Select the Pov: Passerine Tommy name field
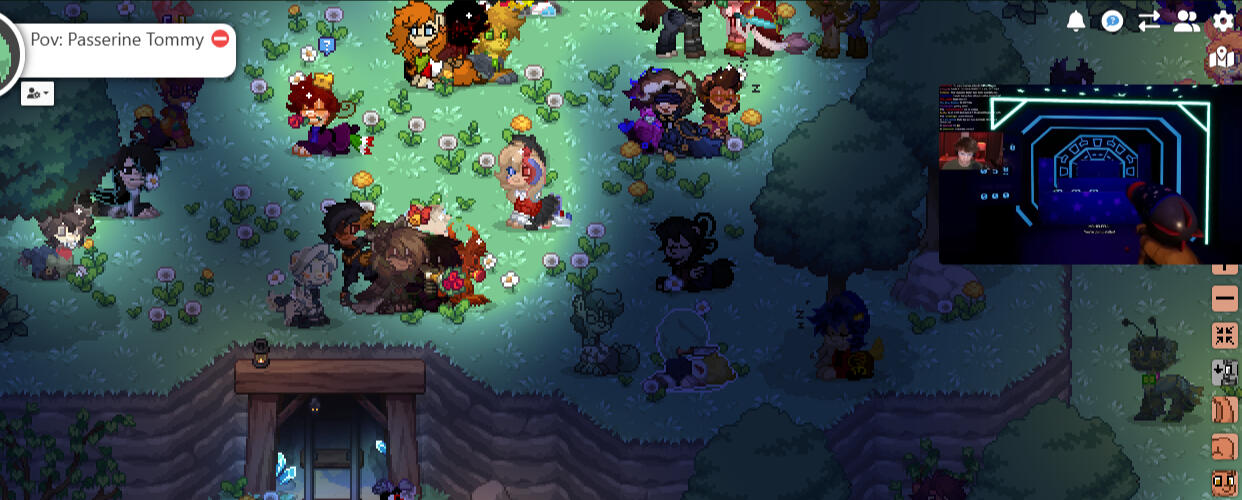 (117, 40)
